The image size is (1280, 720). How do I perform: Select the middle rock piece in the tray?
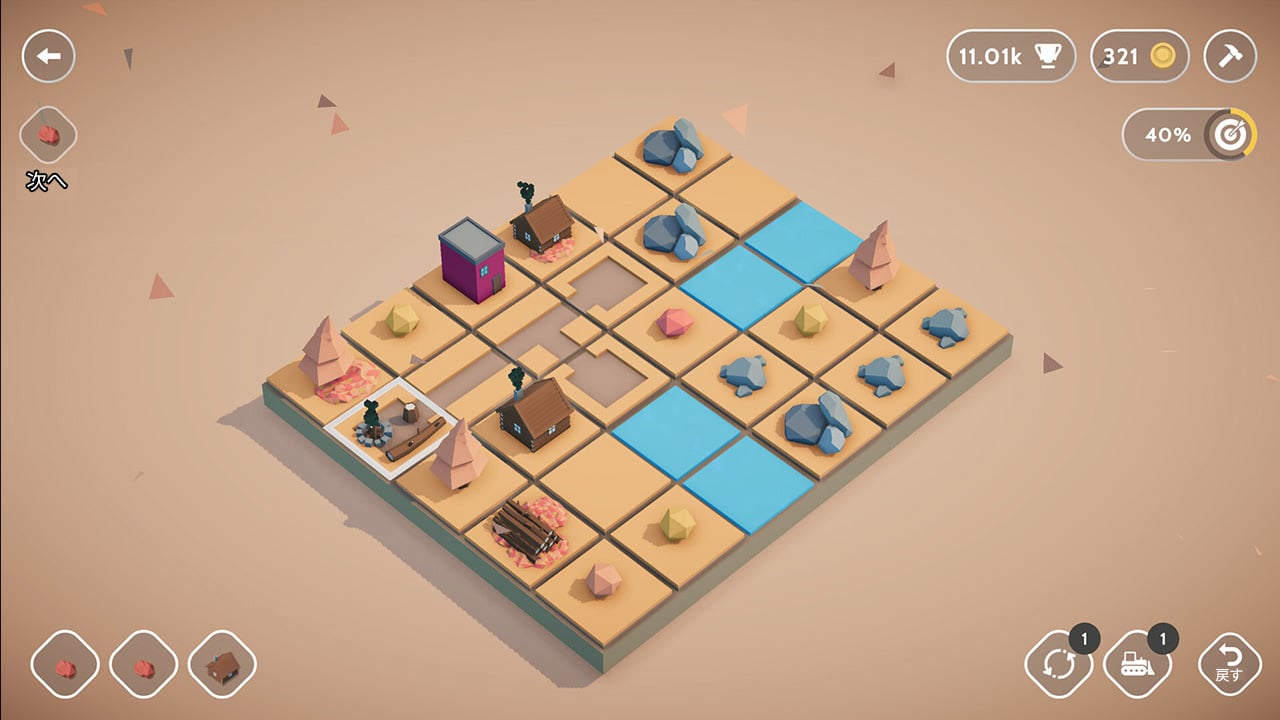click(143, 662)
